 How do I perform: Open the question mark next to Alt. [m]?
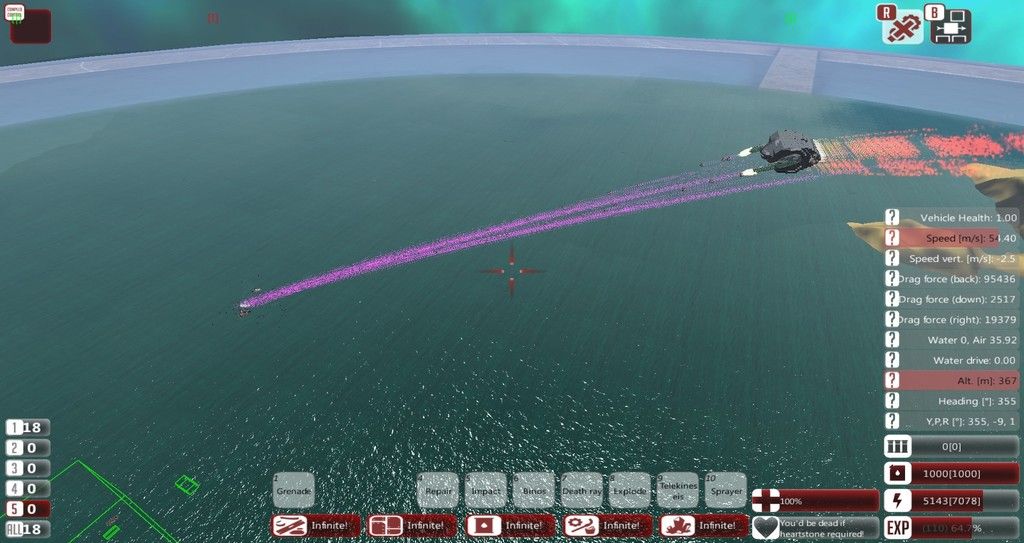(892, 381)
